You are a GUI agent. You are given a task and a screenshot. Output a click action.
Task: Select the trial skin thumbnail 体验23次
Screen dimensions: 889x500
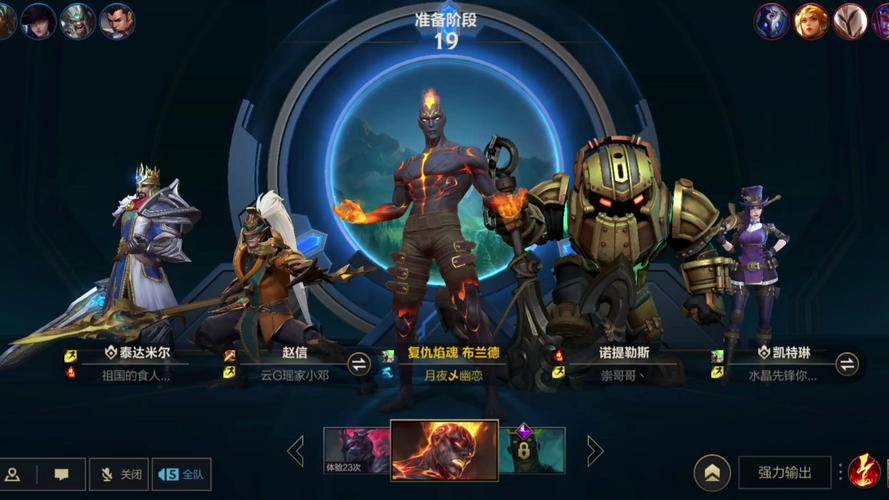[x=356, y=451]
